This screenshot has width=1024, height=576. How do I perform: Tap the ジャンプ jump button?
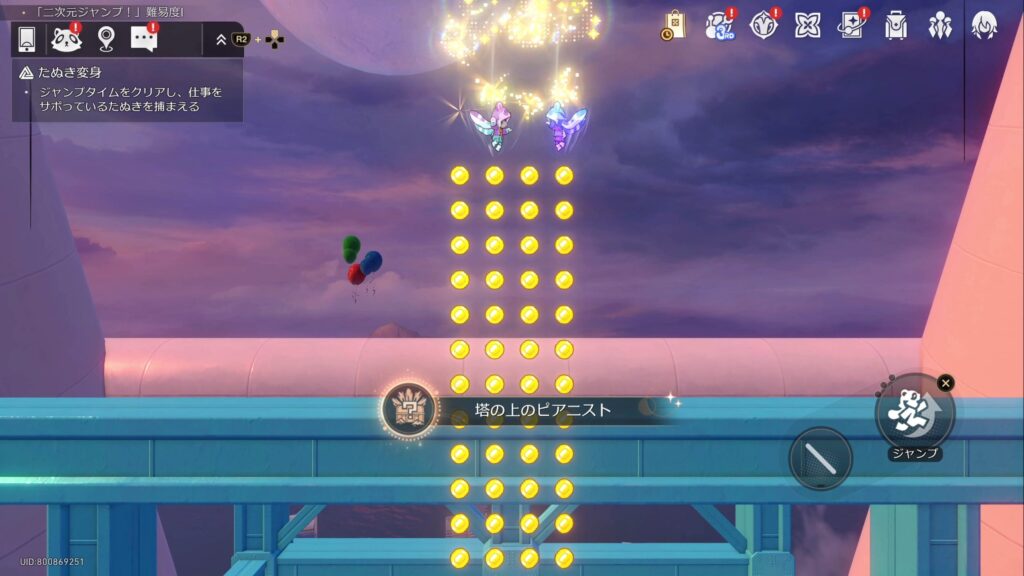click(x=914, y=413)
